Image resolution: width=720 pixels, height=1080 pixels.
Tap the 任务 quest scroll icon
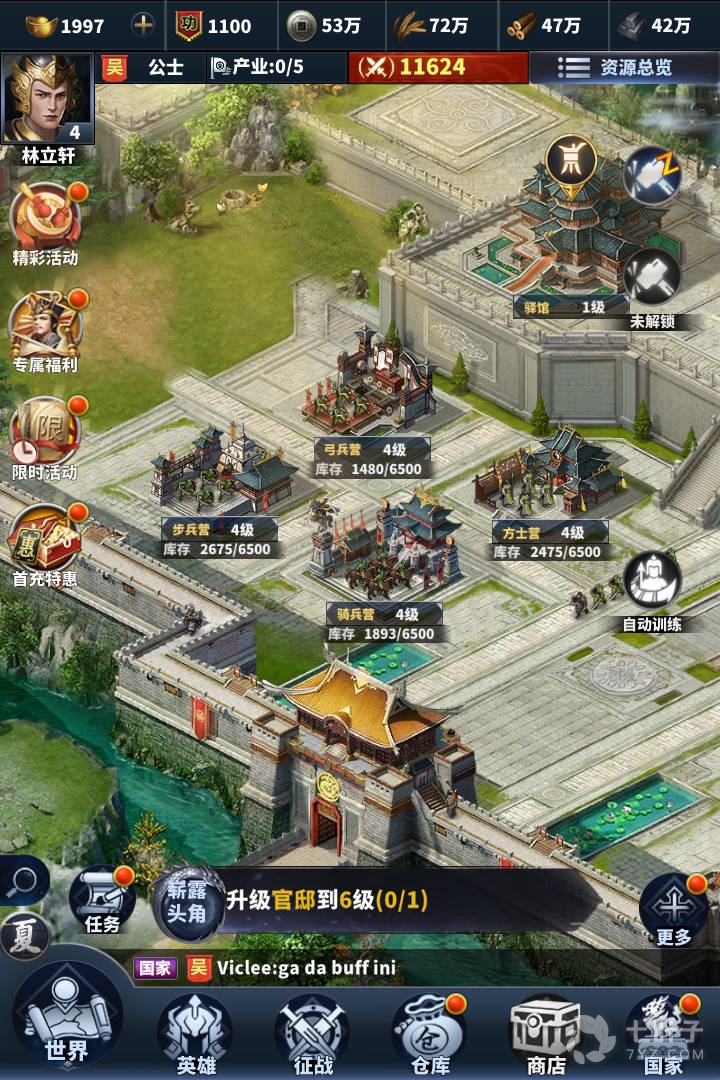coord(102,896)
